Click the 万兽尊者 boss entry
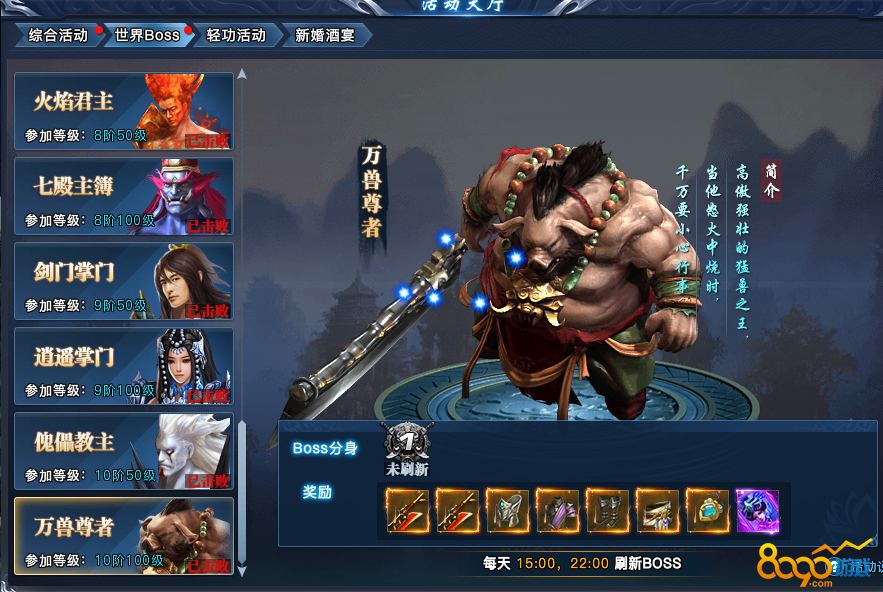Image resolution: width=883 pixels, height=592 pixels. pyautogui.click(x=124, y=536)
